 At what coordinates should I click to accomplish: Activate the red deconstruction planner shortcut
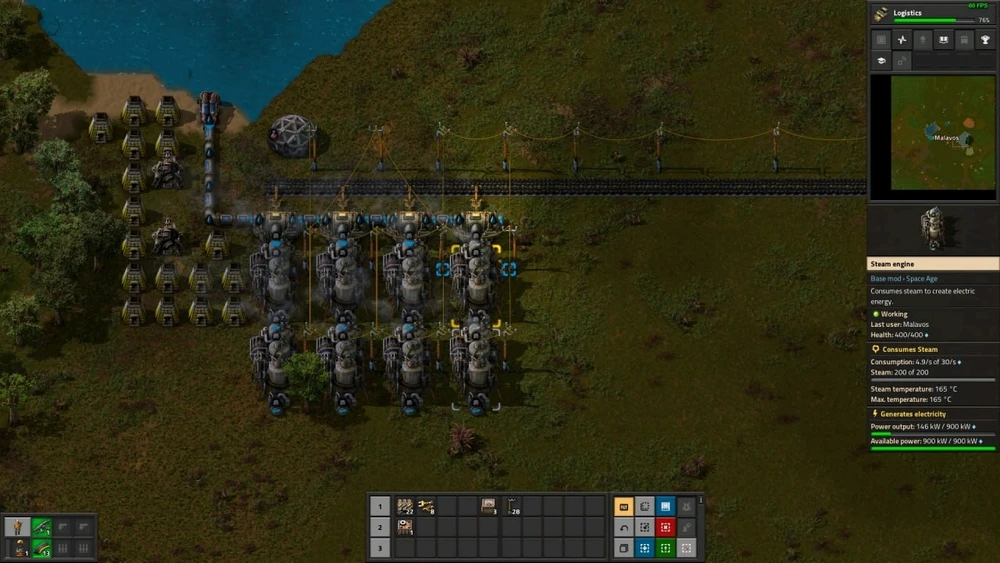click(x=665, y=528)
